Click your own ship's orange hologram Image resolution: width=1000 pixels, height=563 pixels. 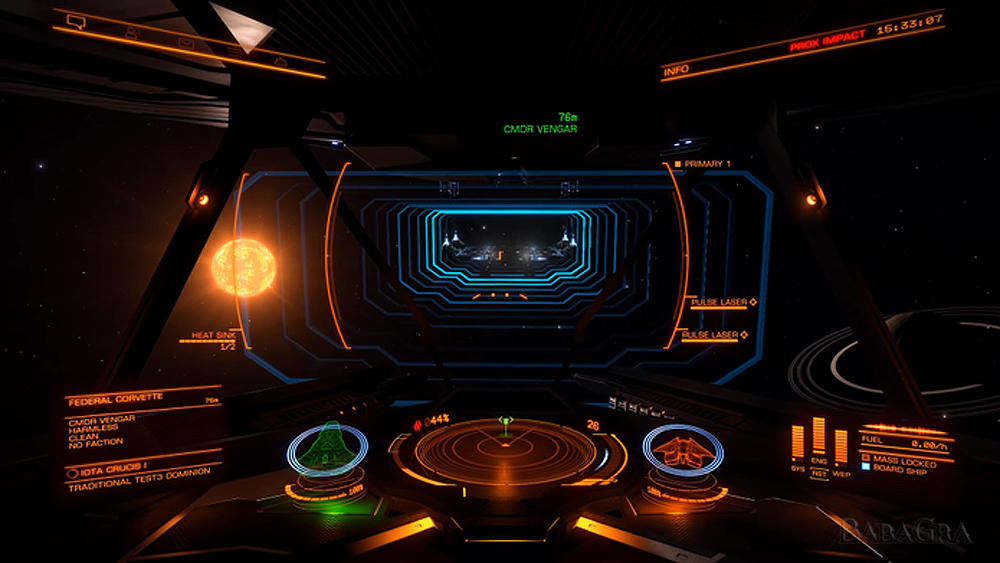(683, 451)
